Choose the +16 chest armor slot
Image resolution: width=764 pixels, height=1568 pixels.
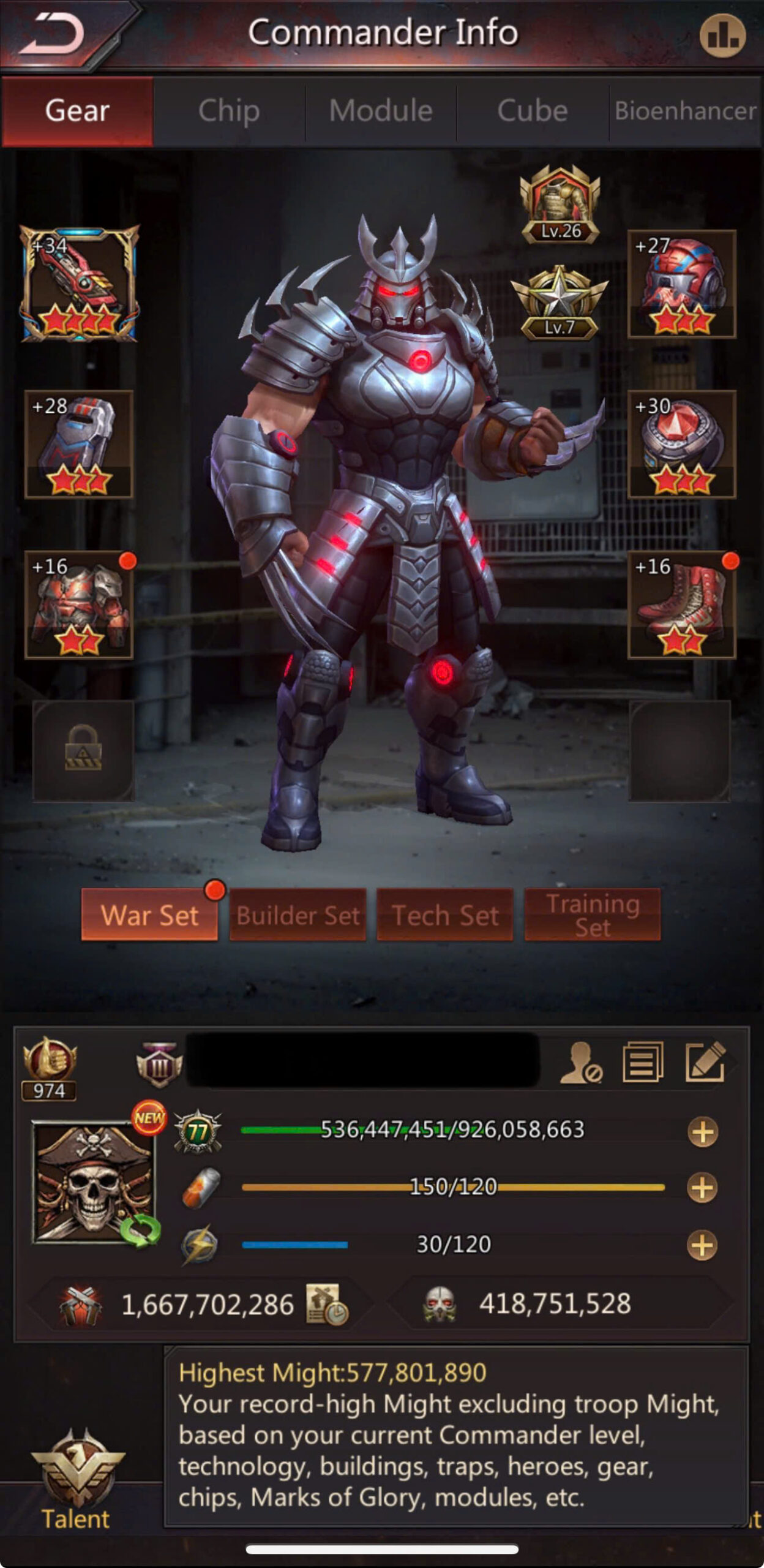point(80,605)
